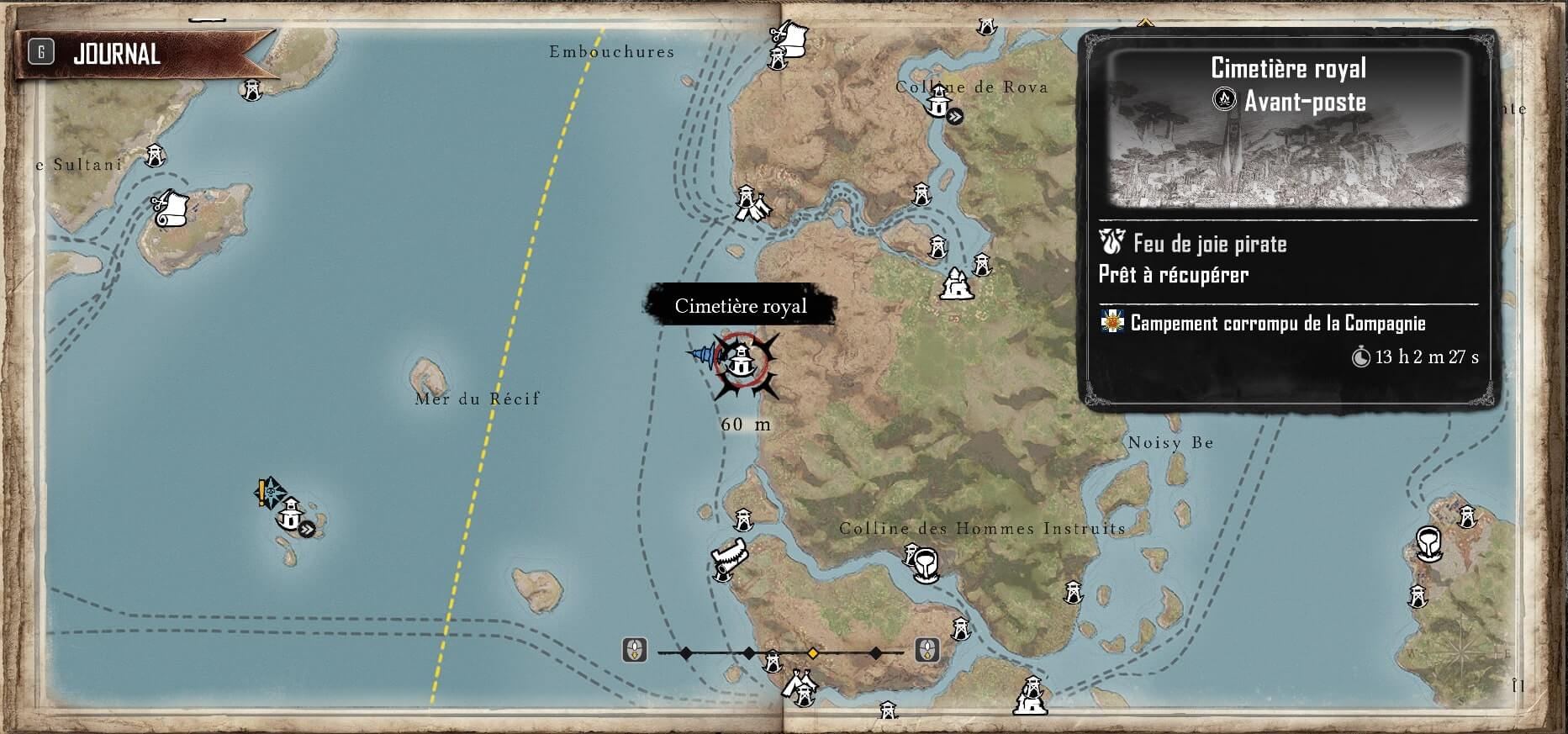
Task: Select the castle marker on the southeastern islet
Action: coord(1031,696)
